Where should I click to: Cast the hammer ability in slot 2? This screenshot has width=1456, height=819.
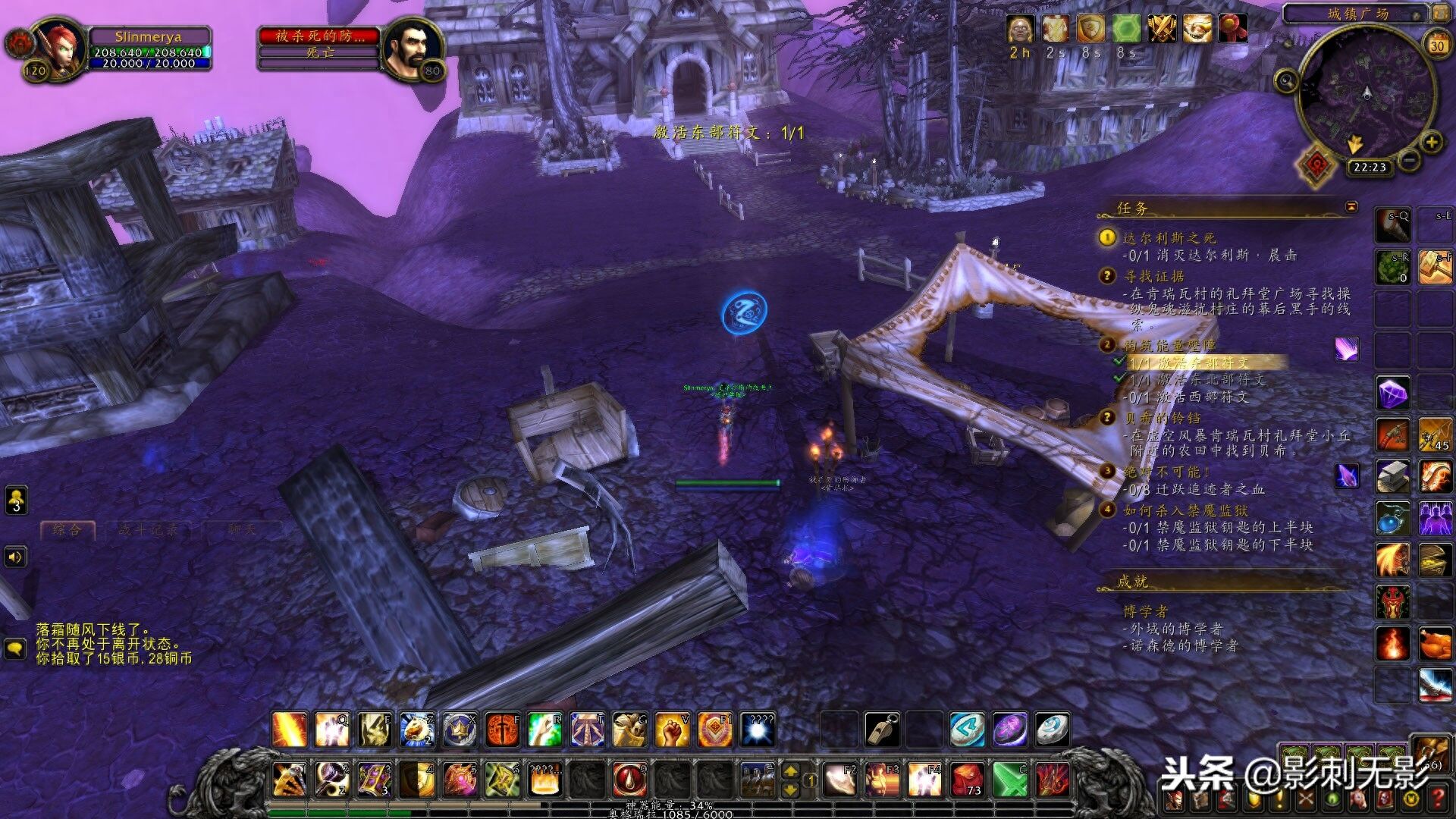click(x=332, y=780)
